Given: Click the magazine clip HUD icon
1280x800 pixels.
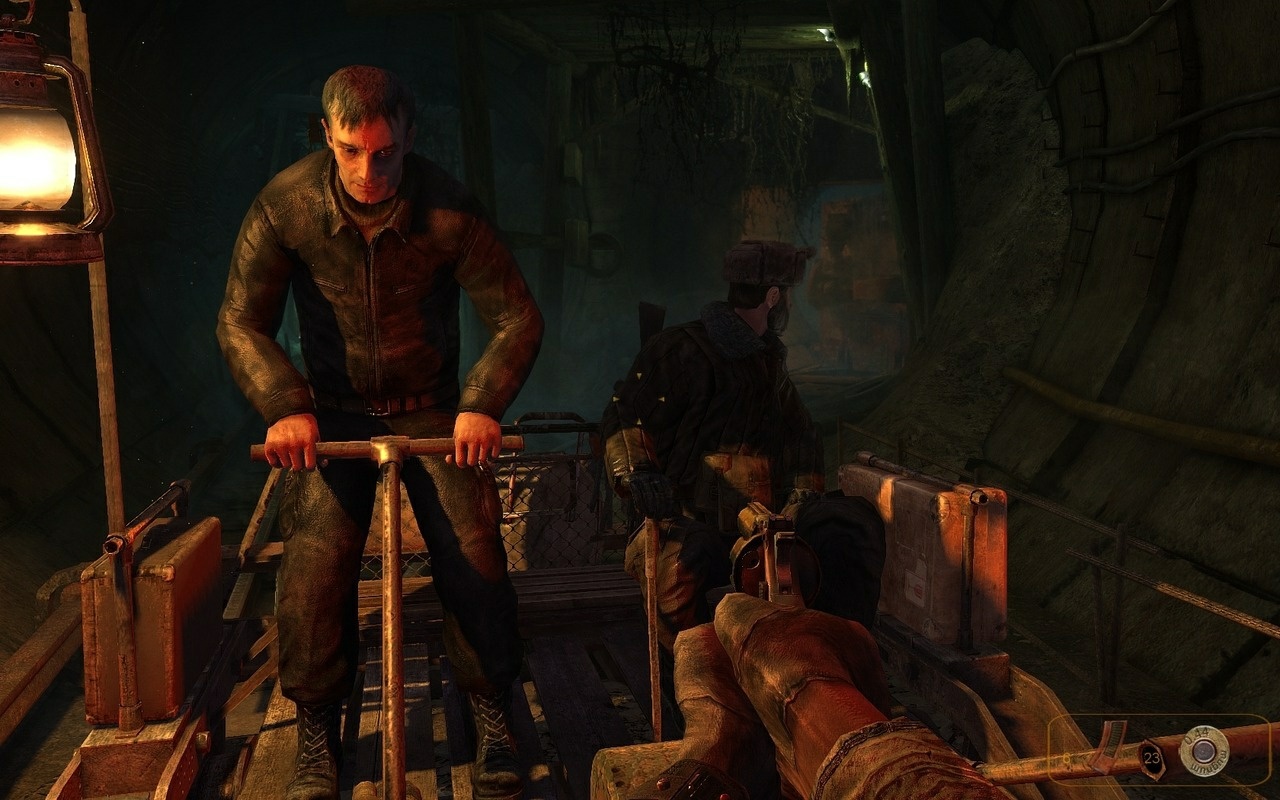Looking at the screenshot, I should (1112, 745).
